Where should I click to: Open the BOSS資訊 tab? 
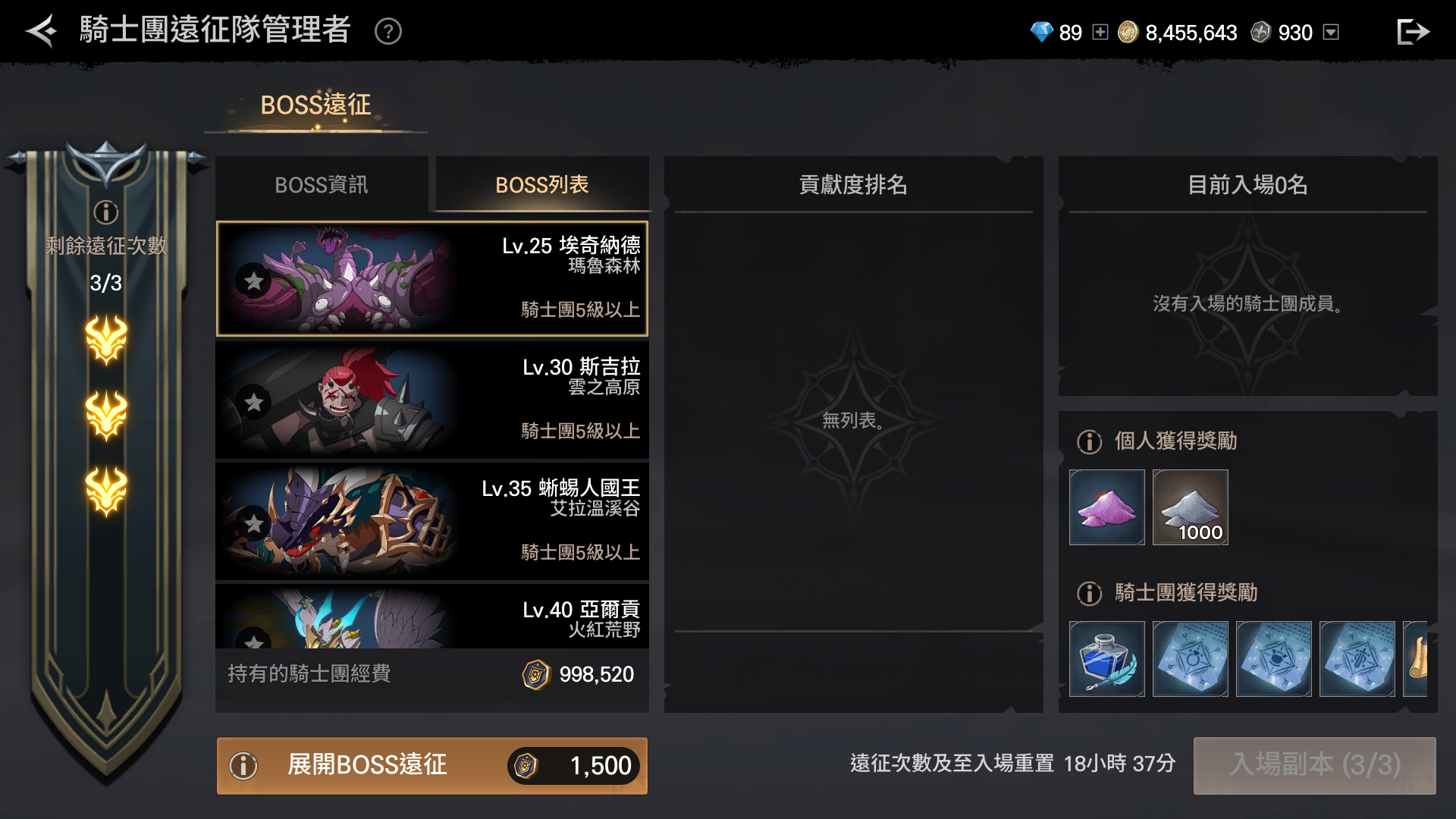(322, 185)
